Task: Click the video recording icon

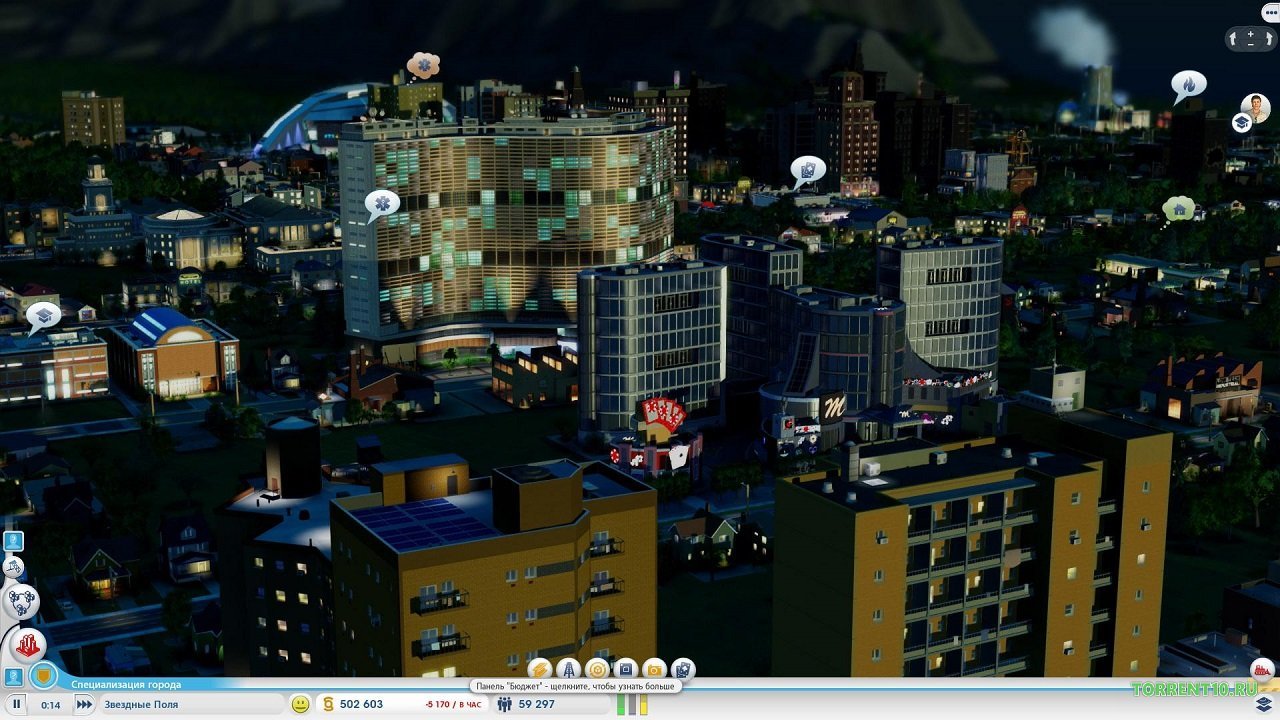Action: click(x=625, y=670)
